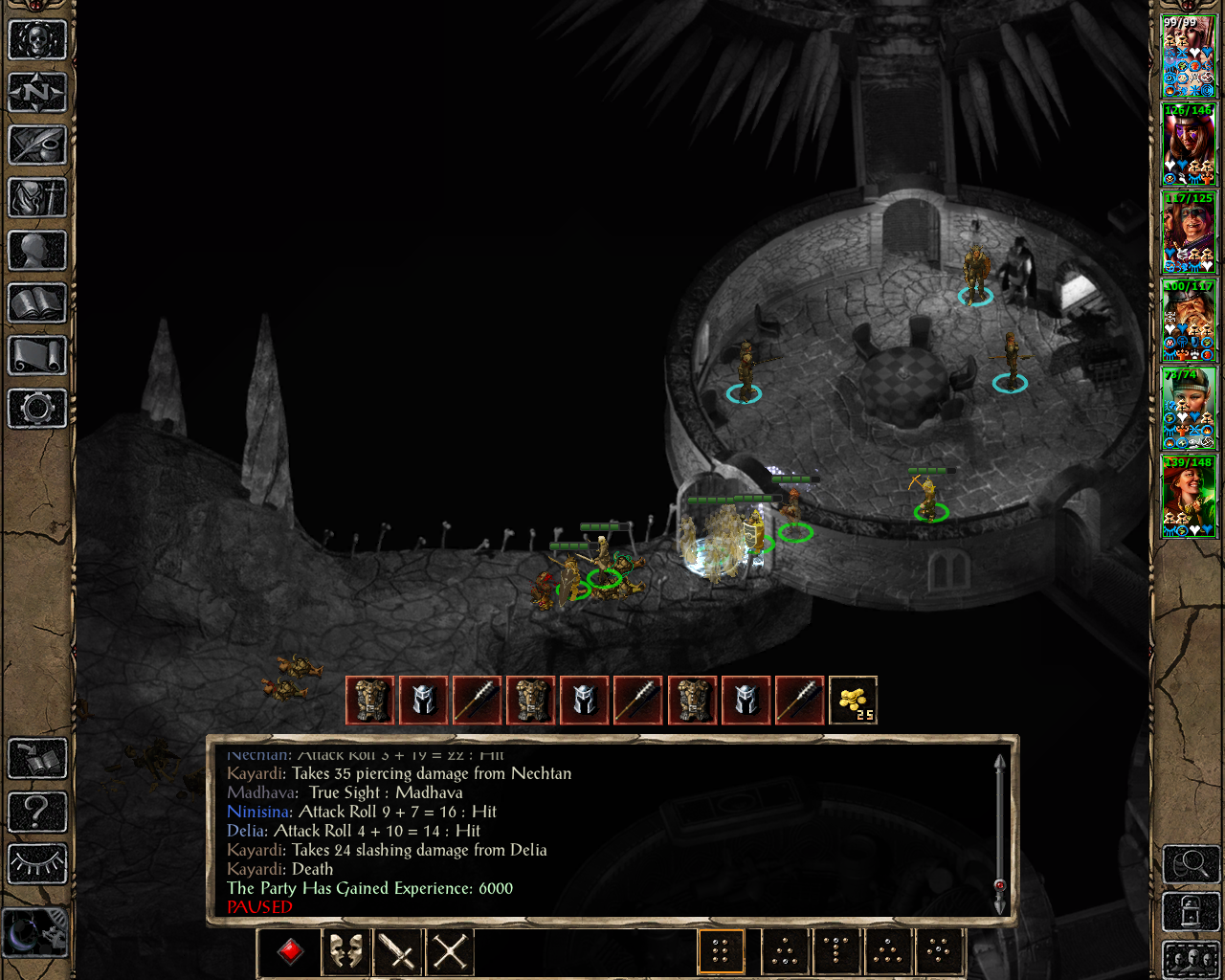
Task: Click the crossed bones stop action
Action: [450, 951]
